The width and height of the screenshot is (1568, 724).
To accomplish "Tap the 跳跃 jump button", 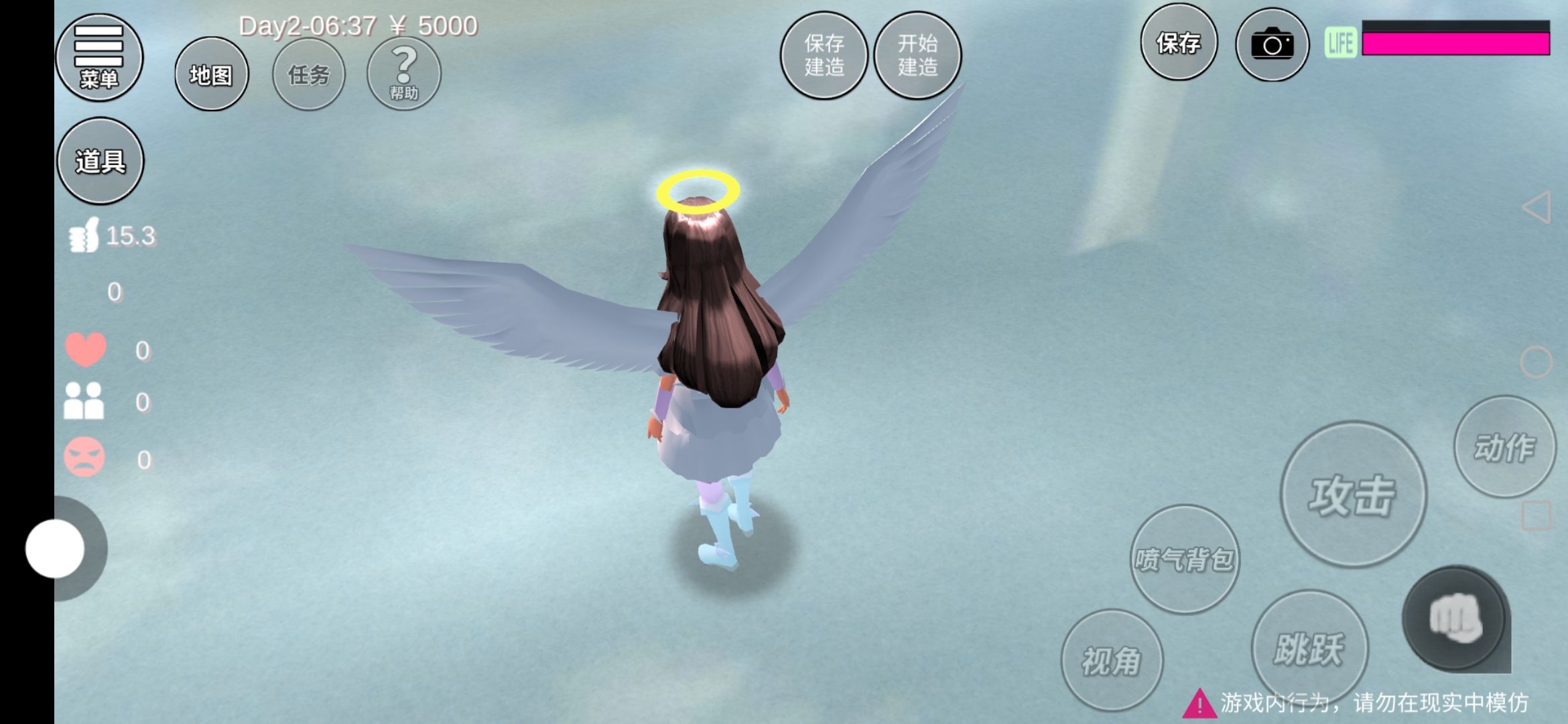I will pos(1309,648).
